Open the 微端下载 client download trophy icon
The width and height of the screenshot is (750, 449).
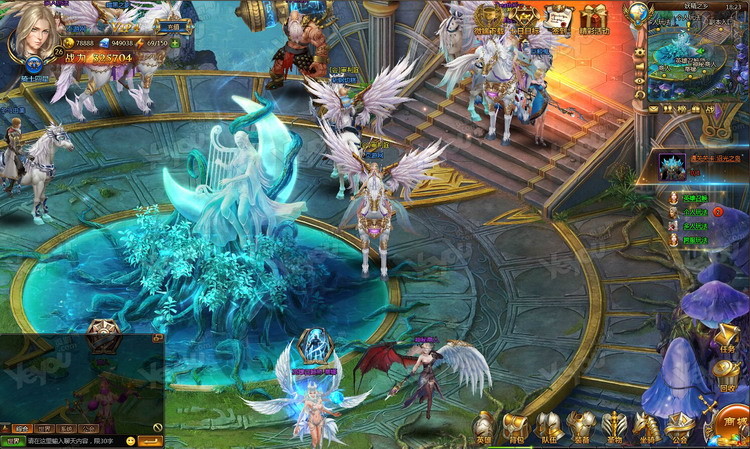488,20
